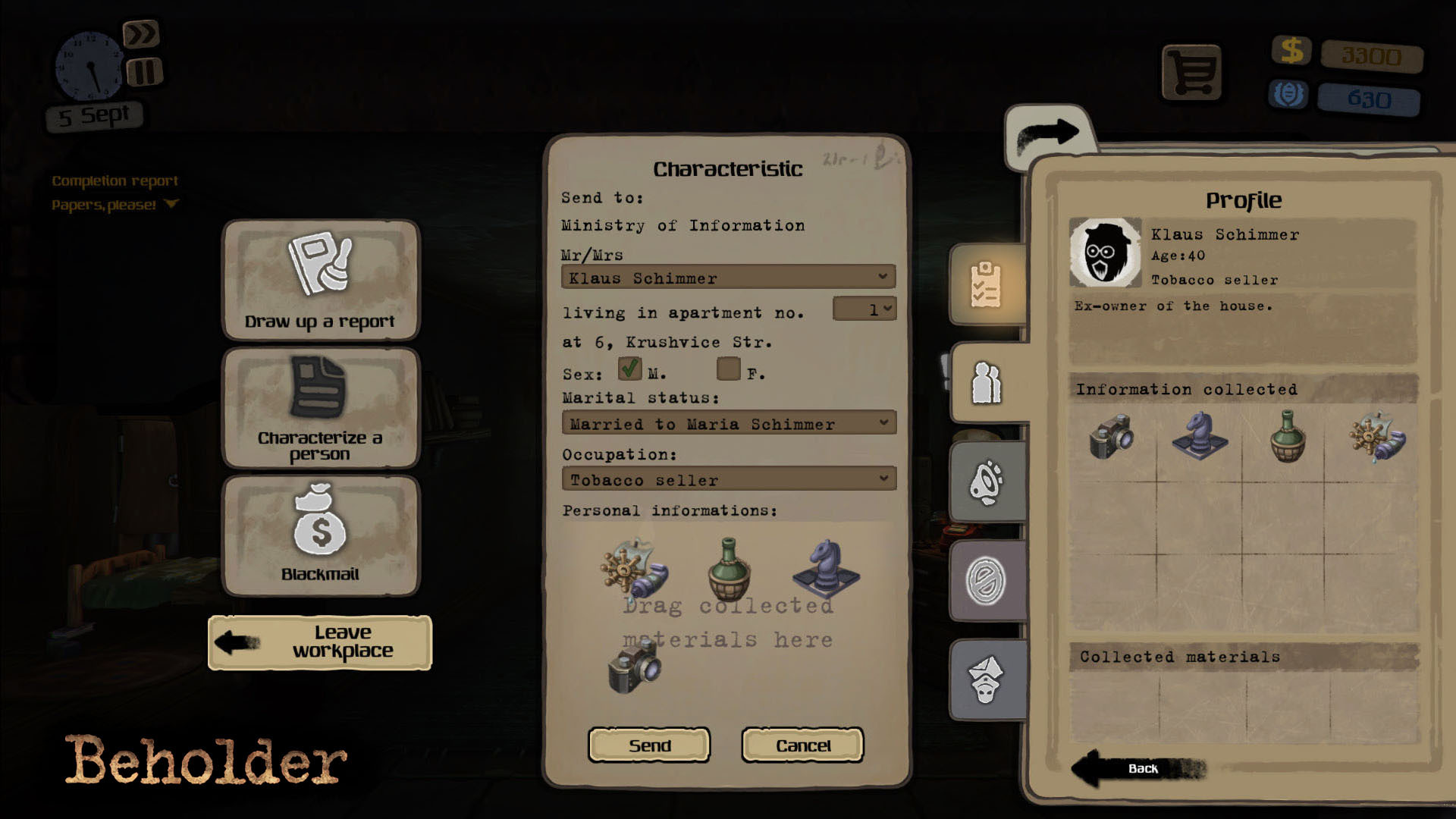The height and width of the screenshot is (819, 1456).
Task: Switch to the residents profile tab
Action: click(986, 383)
